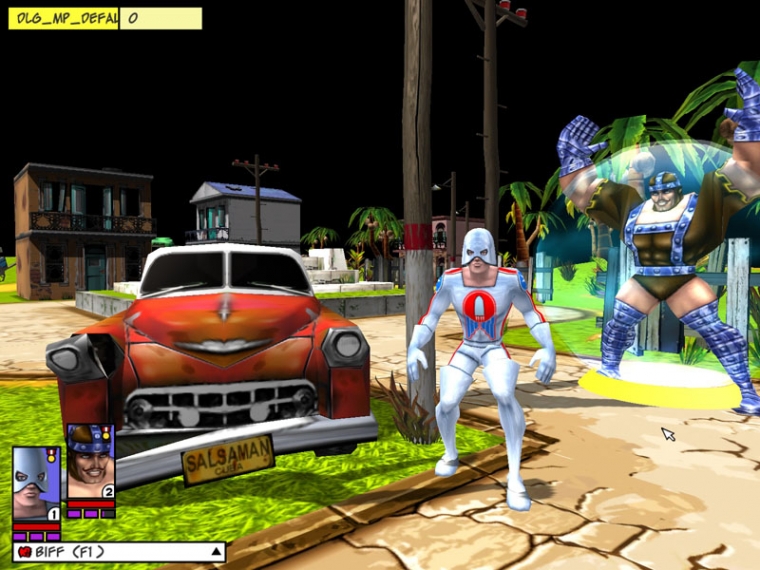Select the helmeted hero portrait numbered 2

pyautogui.click(x=90, y=463)
